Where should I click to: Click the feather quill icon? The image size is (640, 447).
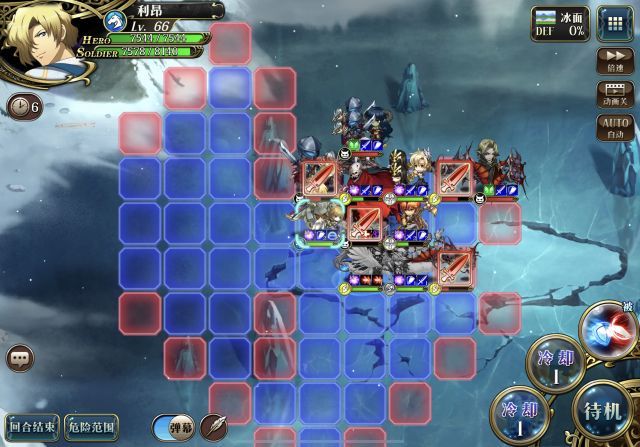tap(213, 426)
